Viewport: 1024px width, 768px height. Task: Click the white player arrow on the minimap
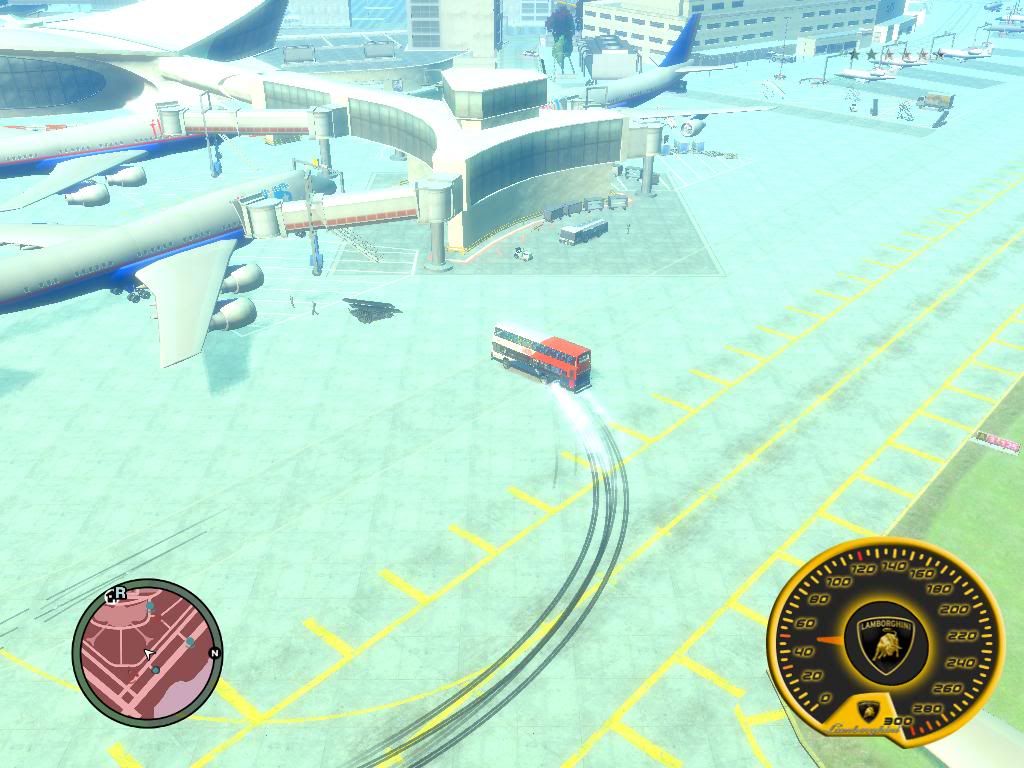click(149, 655)
